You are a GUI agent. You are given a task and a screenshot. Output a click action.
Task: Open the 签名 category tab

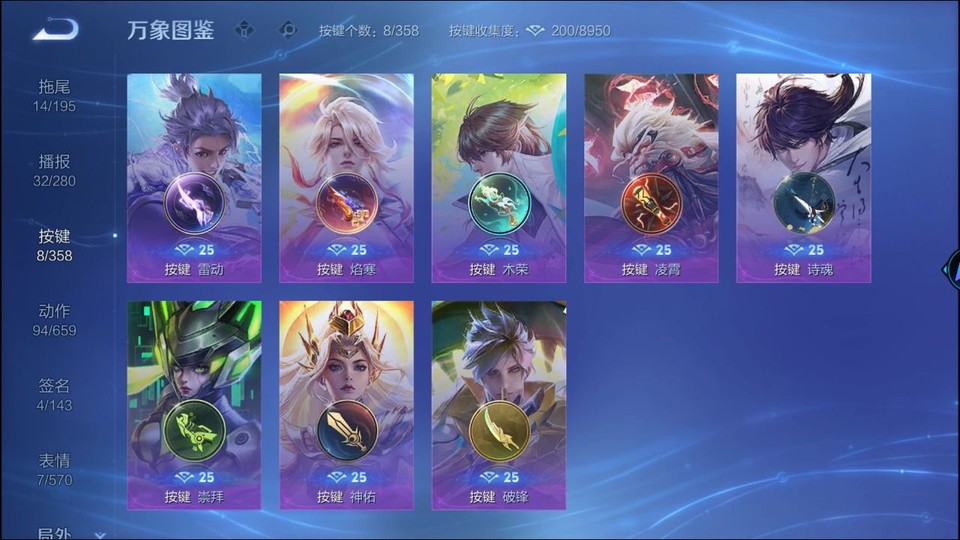(55, 395)
